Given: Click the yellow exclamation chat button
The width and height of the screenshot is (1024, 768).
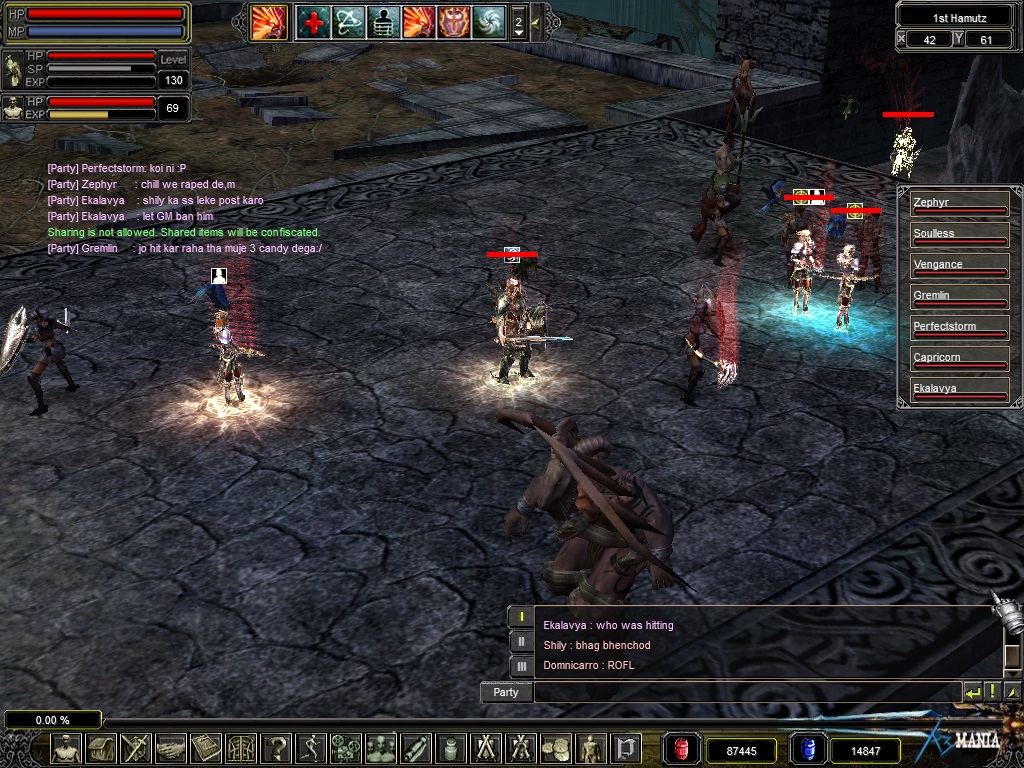Looking at the screenshot, I should [x=992, y=692].
